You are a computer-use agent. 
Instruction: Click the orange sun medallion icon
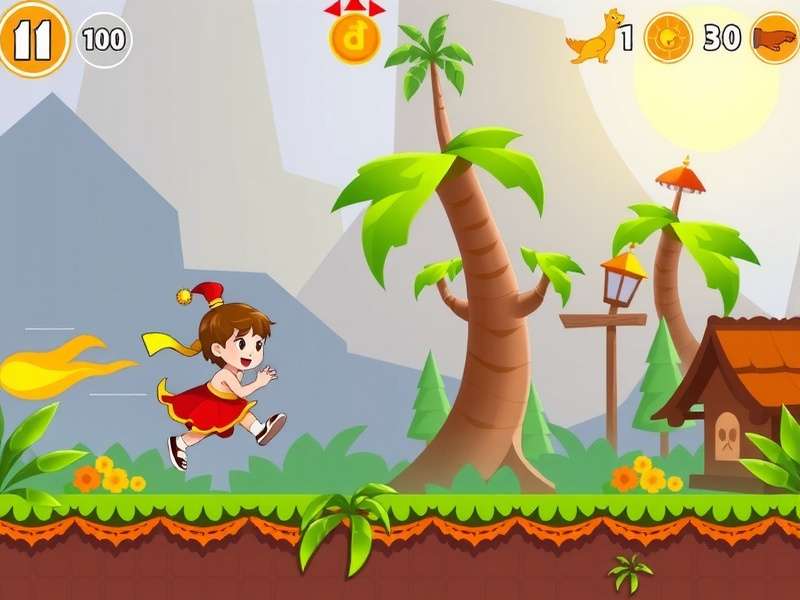(x=668, y=38)
